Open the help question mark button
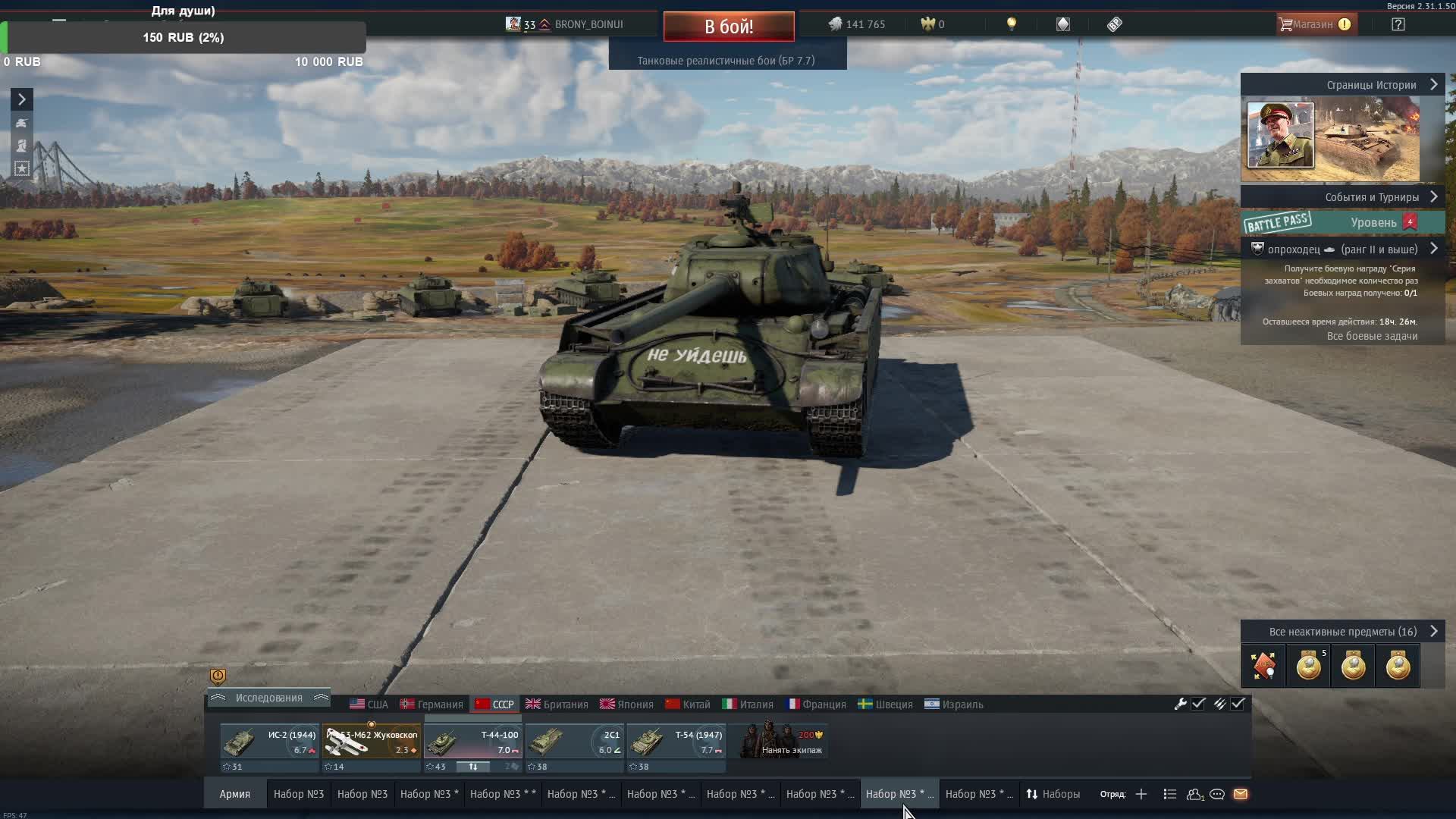 (x=1398, y=24)
